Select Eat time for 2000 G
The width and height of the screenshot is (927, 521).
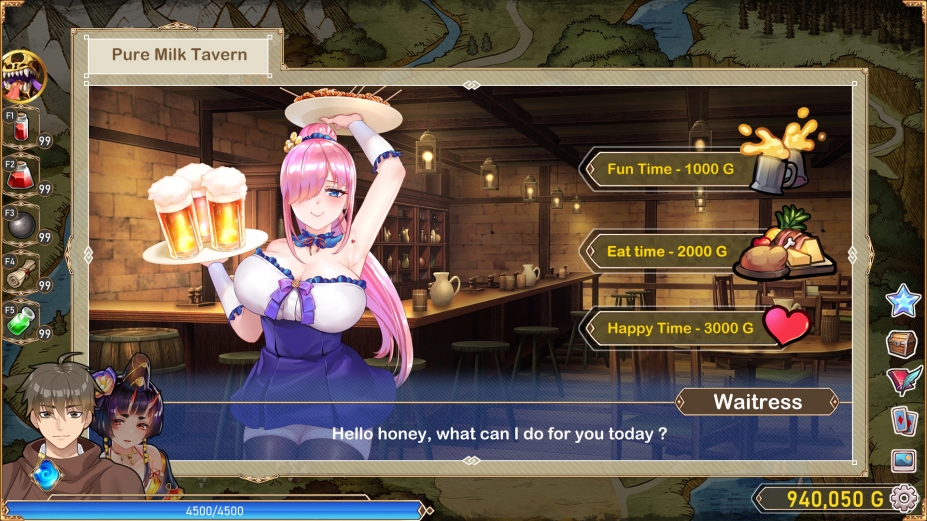[666, 251]
